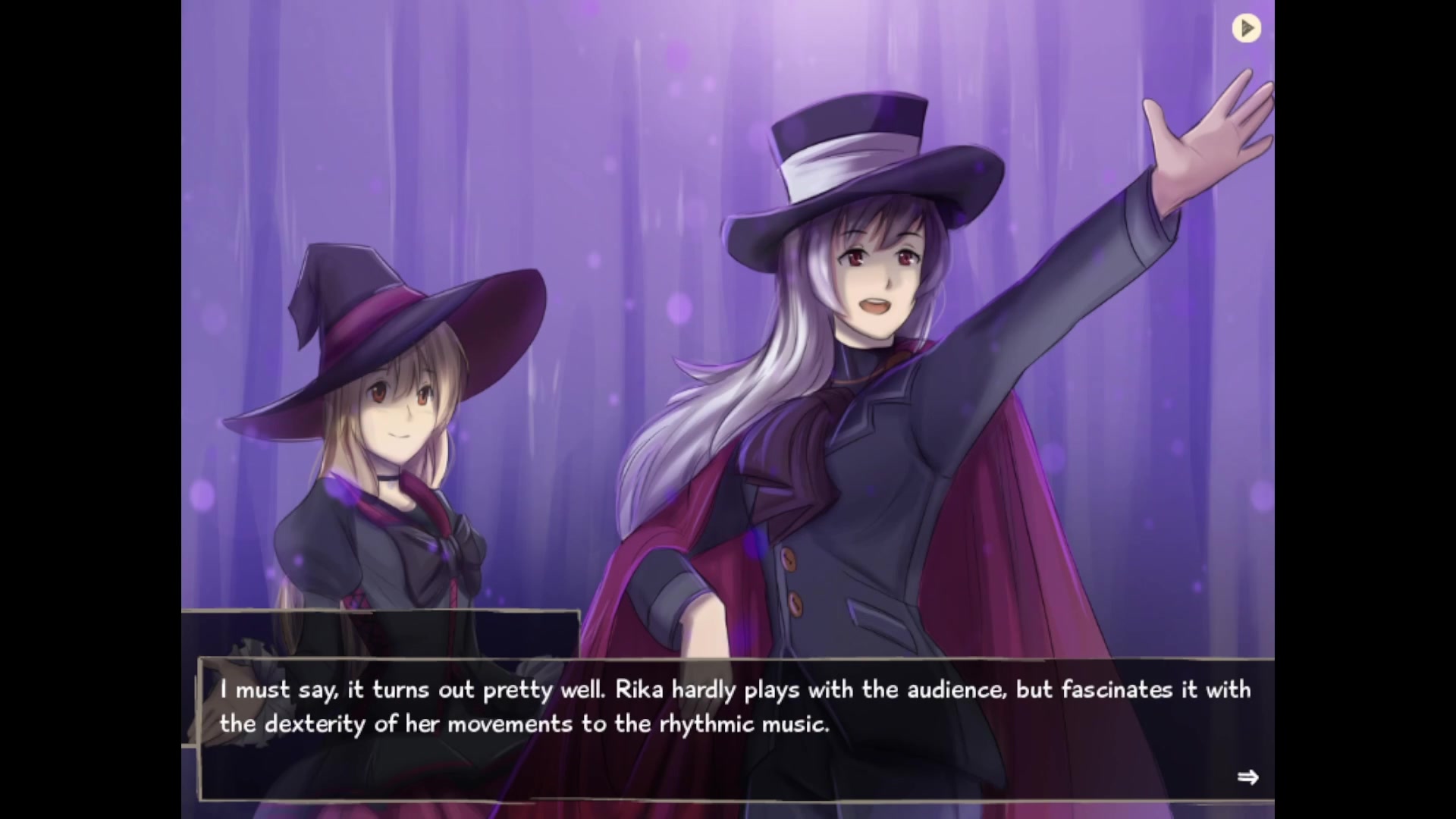Click the round play button at top right
Image resolution: width=1456 pixels, height=819 pixels.
[1246, 29]
